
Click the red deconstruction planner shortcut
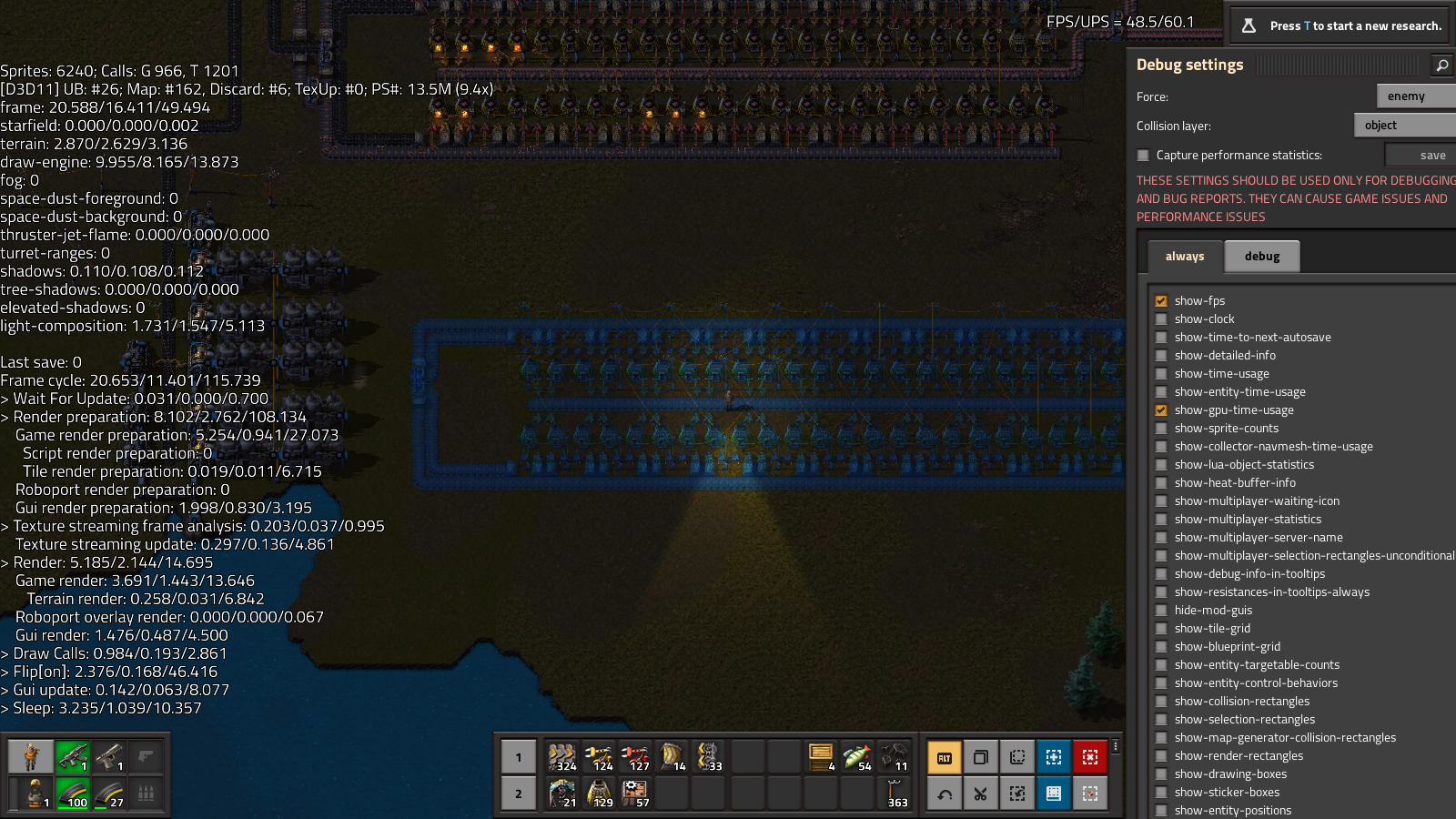pos(1089,757)
